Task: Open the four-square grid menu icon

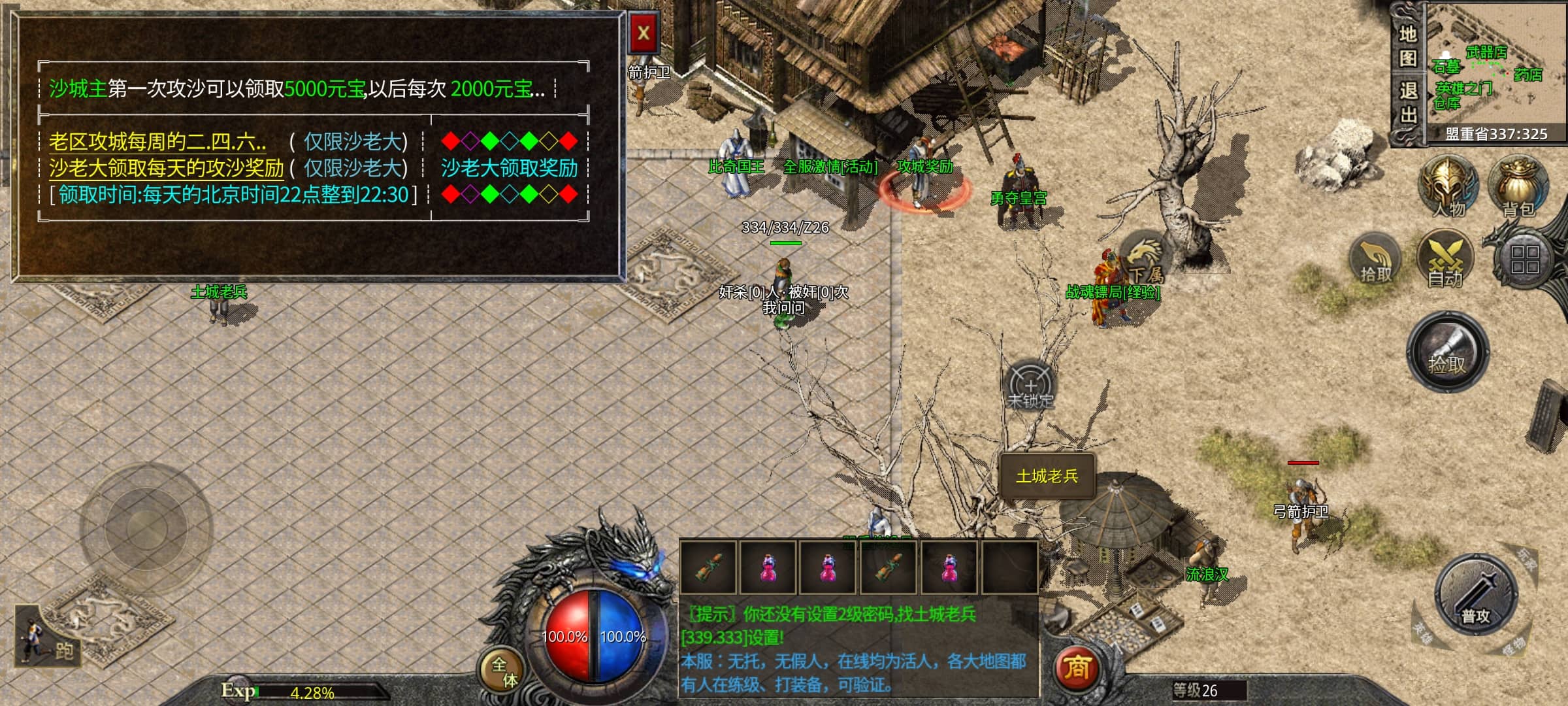Action: click(1524, 259)
